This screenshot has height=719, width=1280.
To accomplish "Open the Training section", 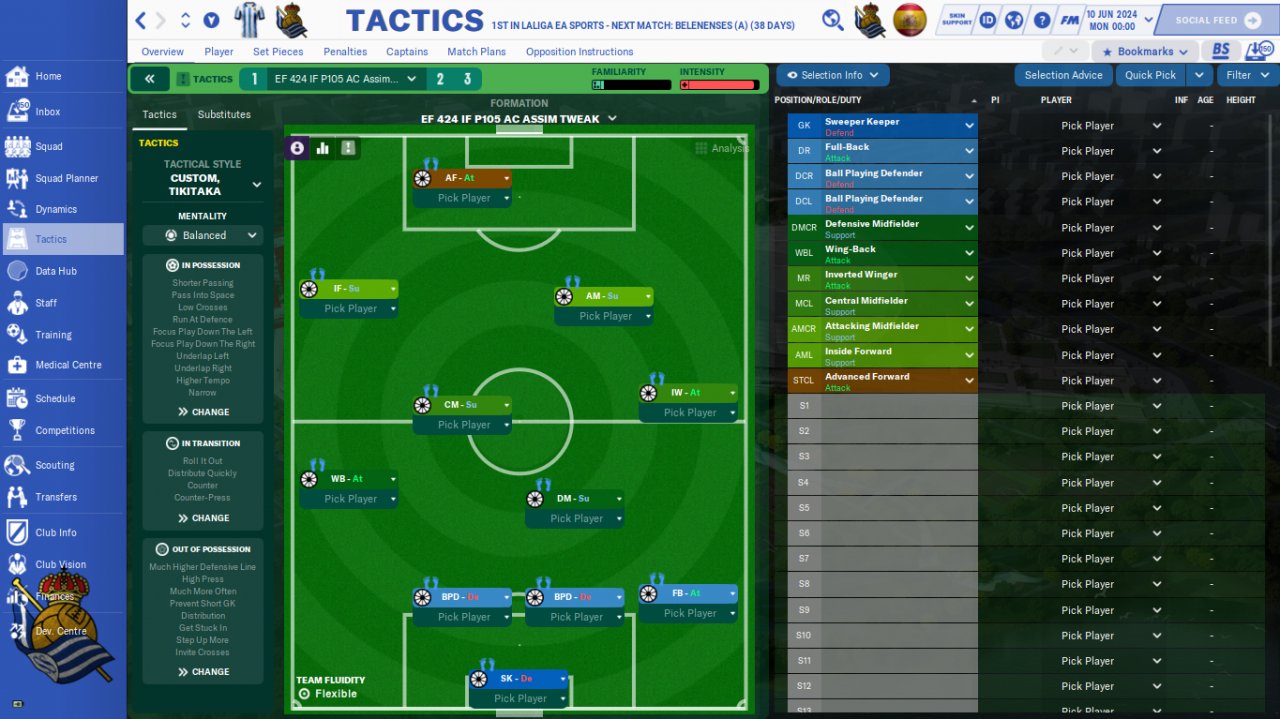I will tap(53, 335).
